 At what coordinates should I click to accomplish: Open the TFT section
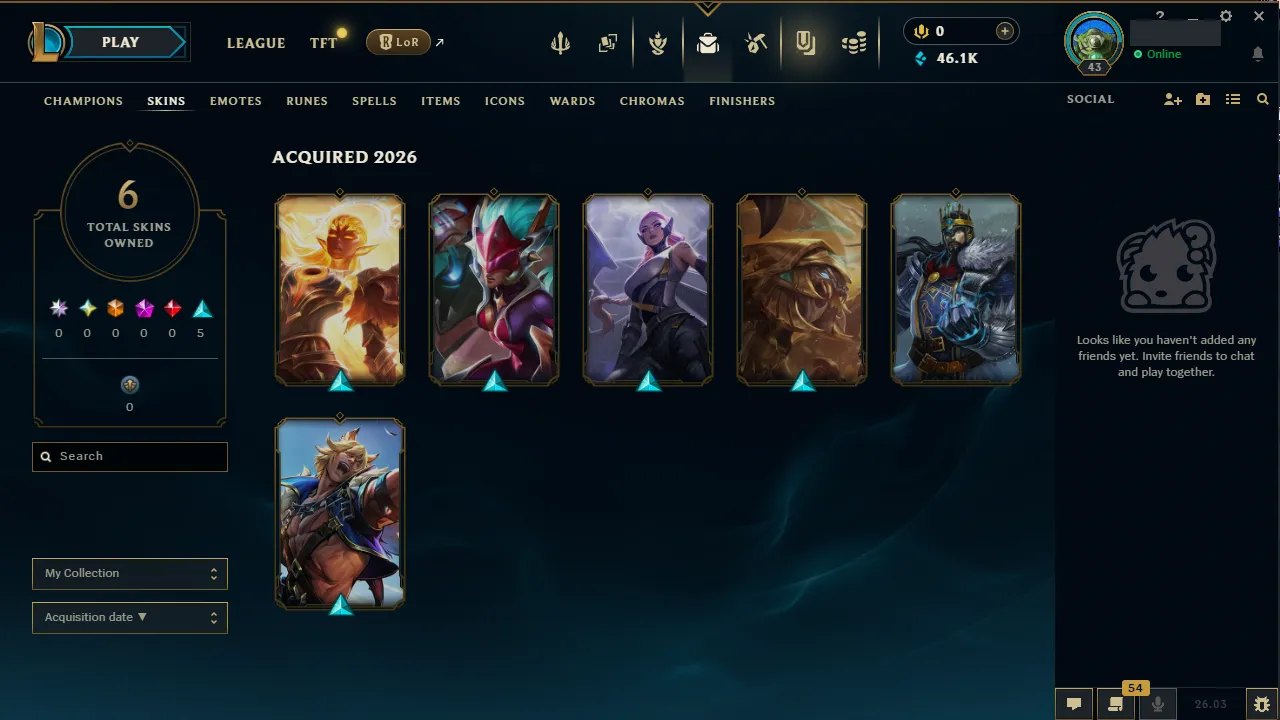323,42
